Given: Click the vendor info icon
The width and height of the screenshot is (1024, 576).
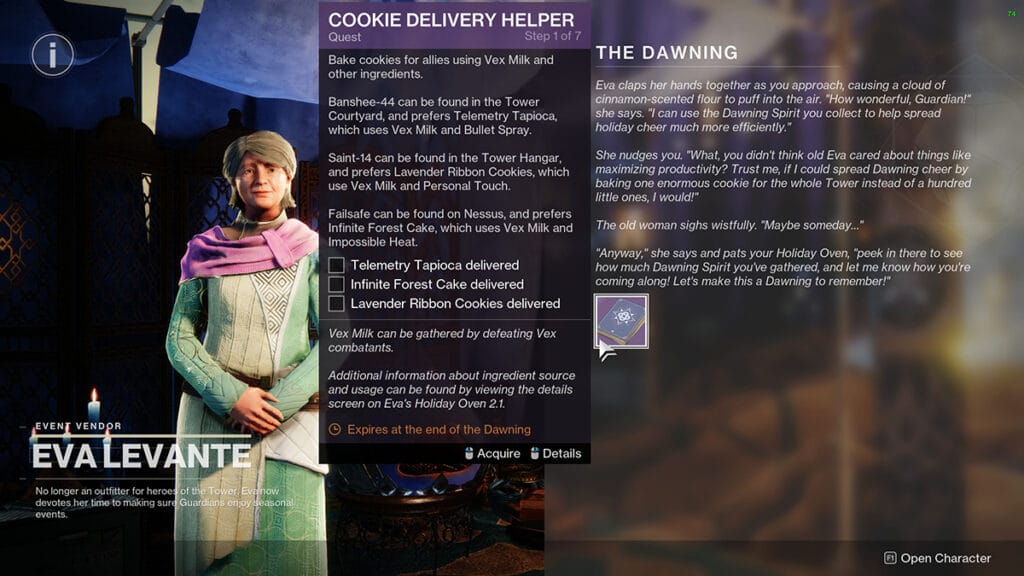Looking at the screenshot, I should [52, 55].
